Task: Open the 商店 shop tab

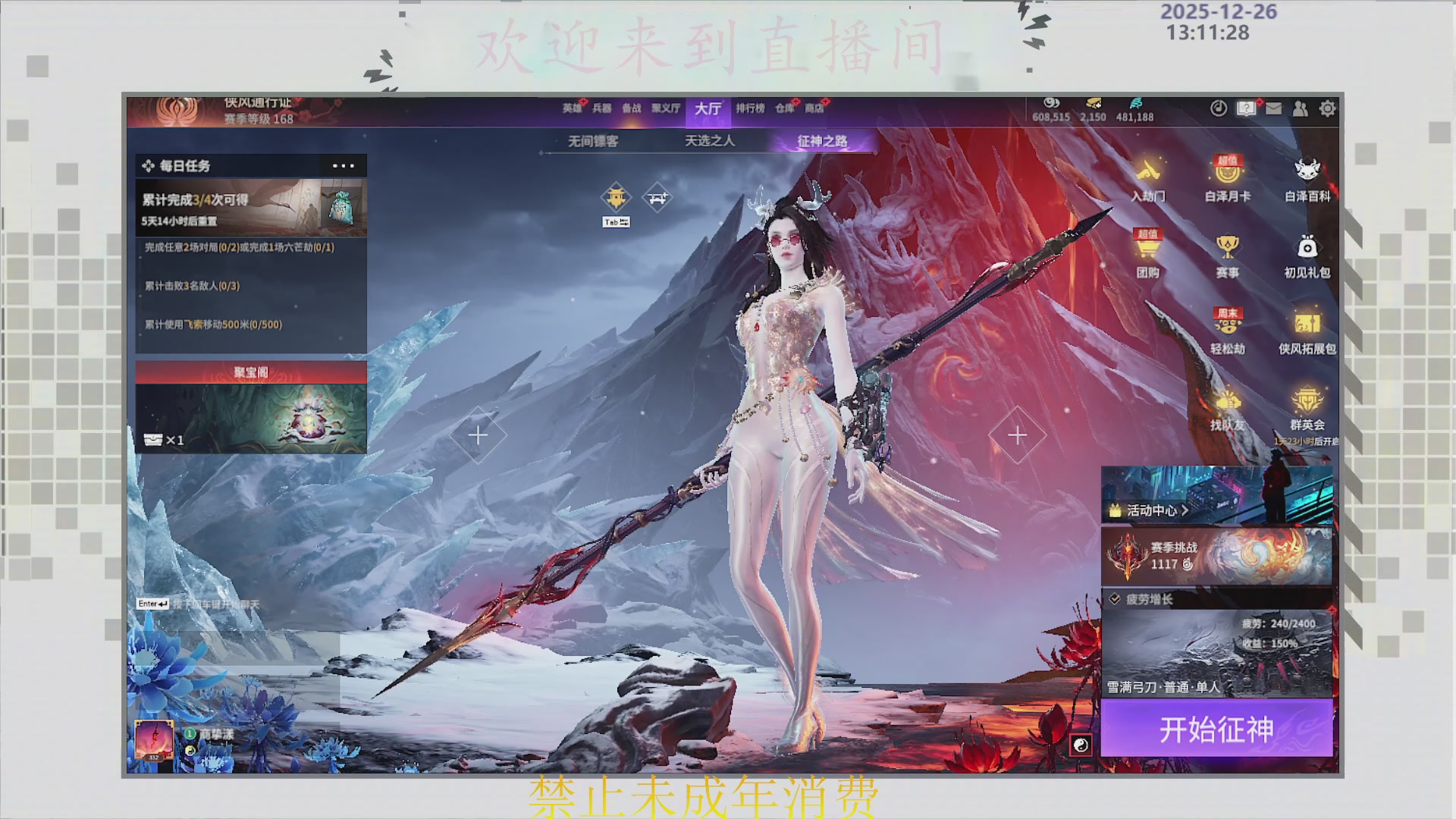Action: pos(814,108)
